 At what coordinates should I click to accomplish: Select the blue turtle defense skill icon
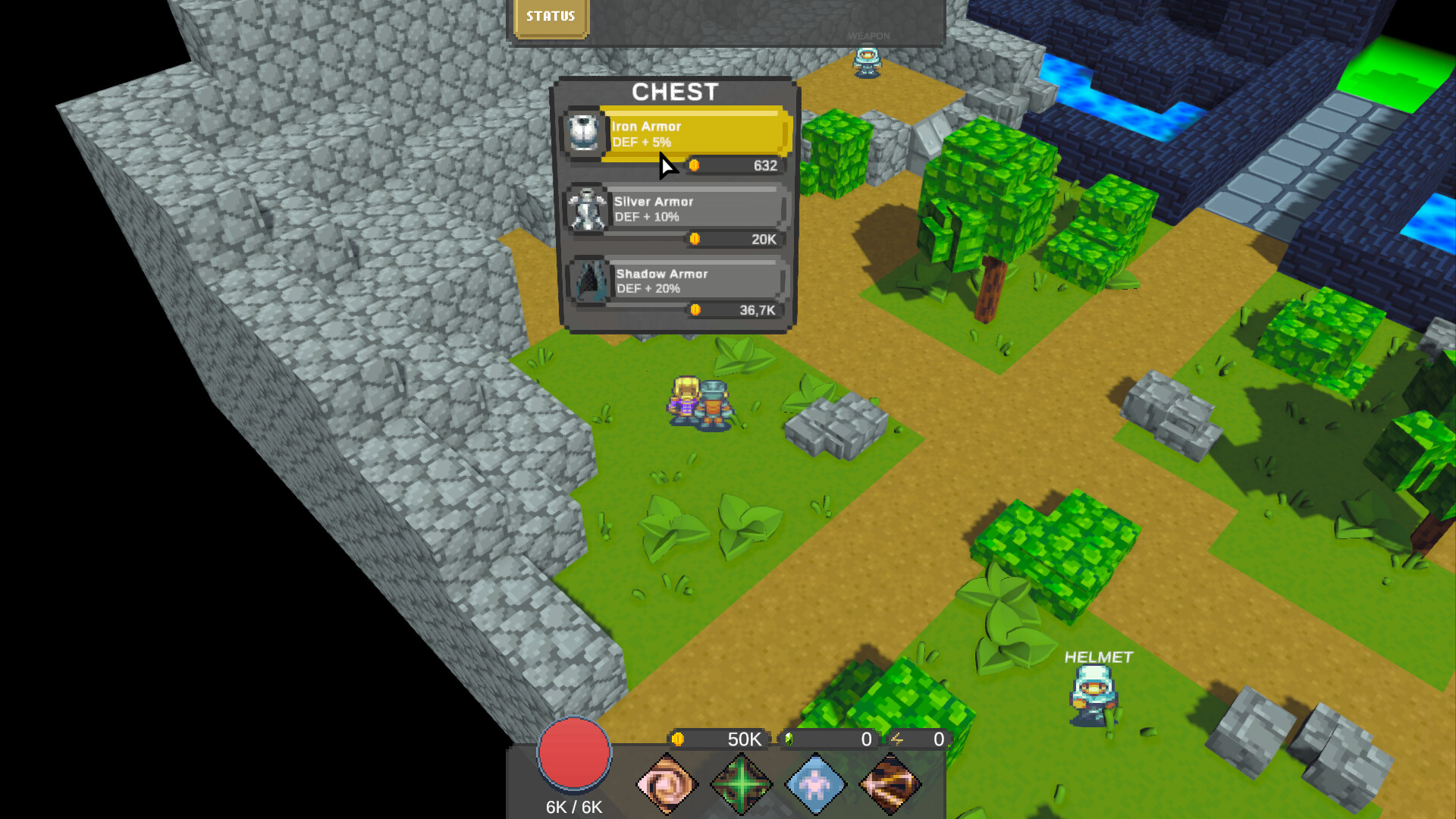tap(816, 785)
